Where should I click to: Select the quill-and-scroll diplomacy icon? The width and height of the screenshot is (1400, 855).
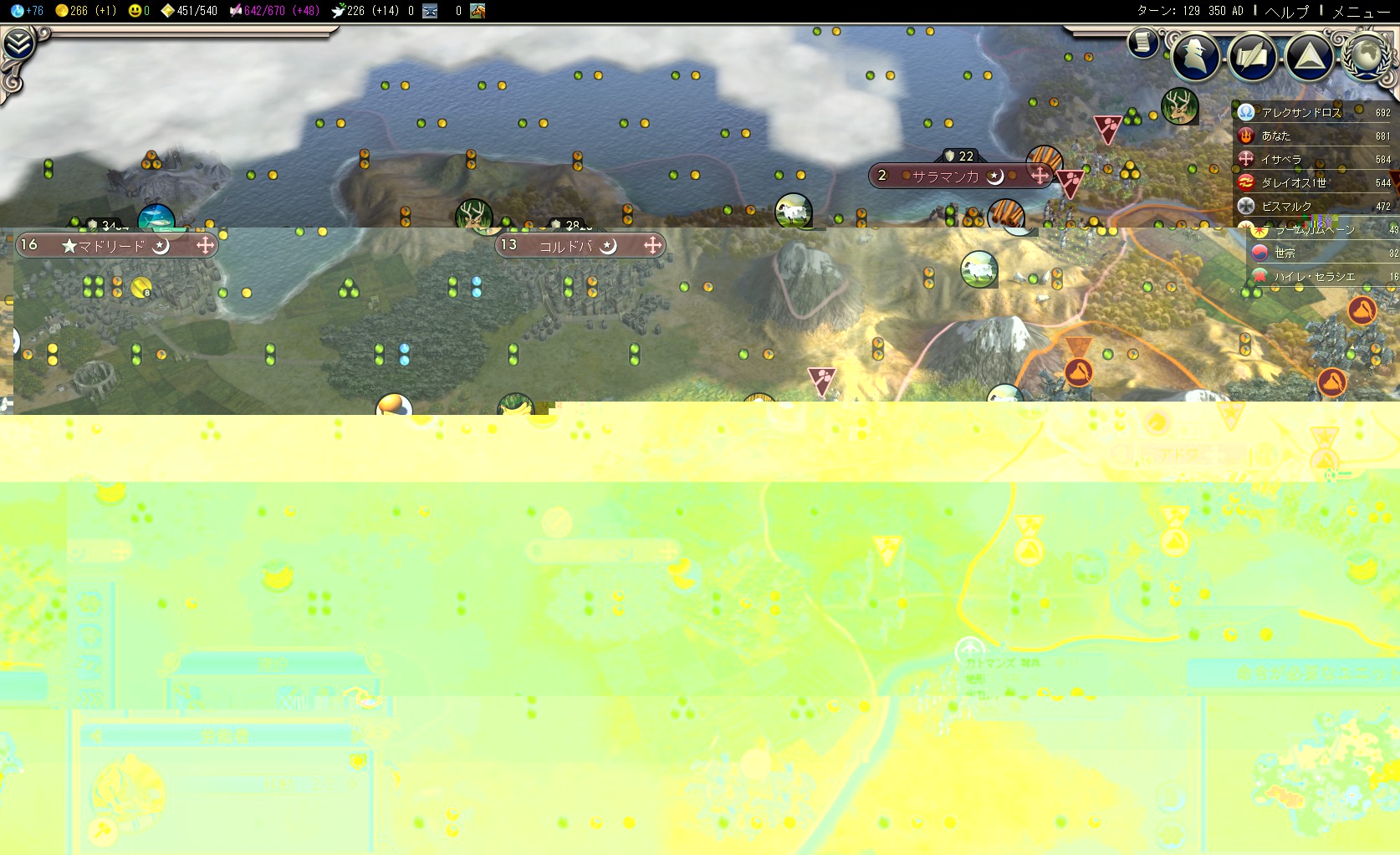(1252, 57)
